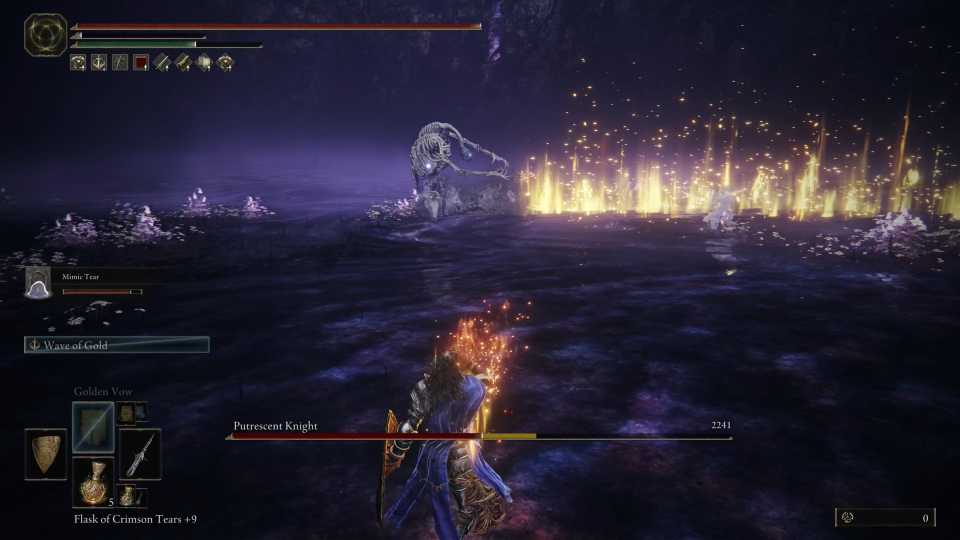Select the right-hand weapon slot
Screen dimensions: 960x540
coord(139,454)
